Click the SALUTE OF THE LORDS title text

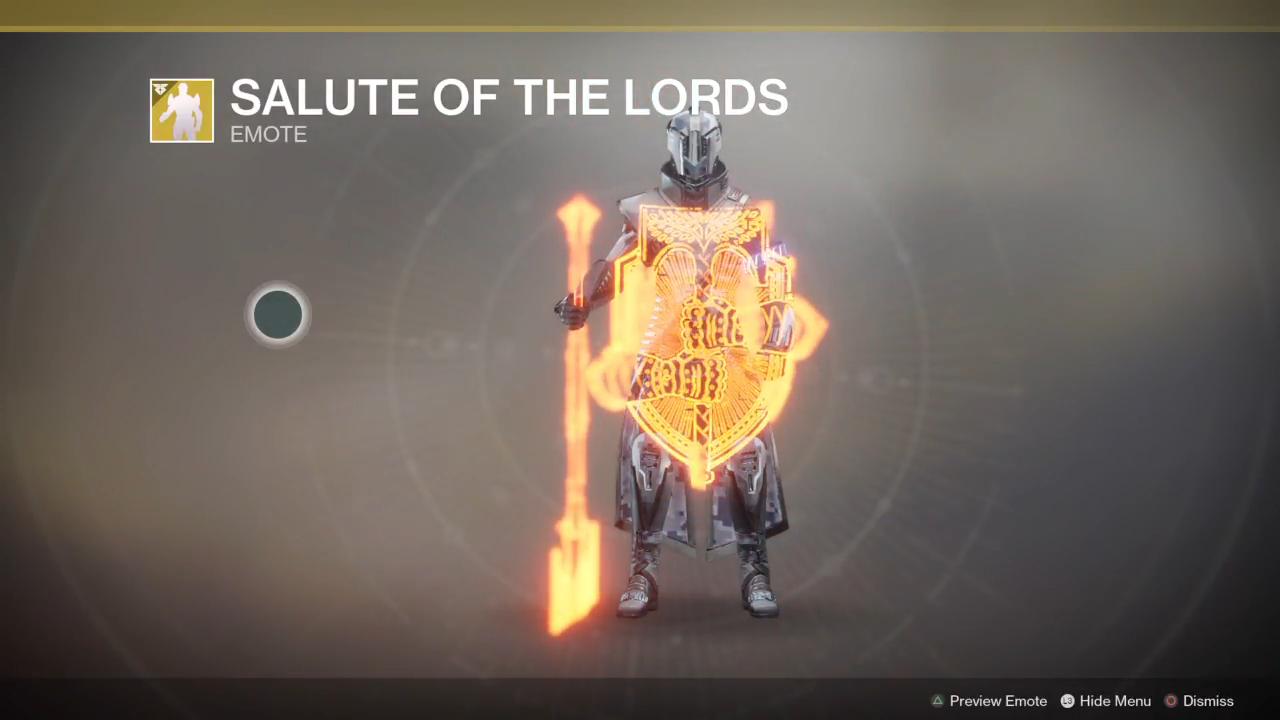[x=508, y=97]
